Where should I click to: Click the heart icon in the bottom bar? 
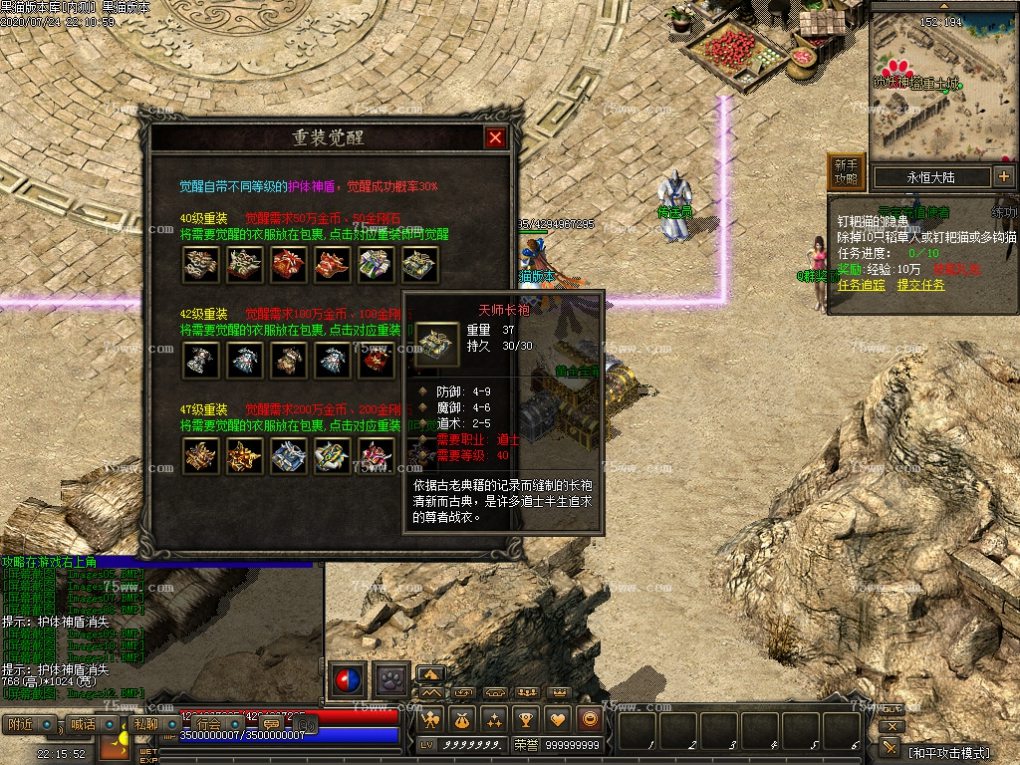click(559, 718)
